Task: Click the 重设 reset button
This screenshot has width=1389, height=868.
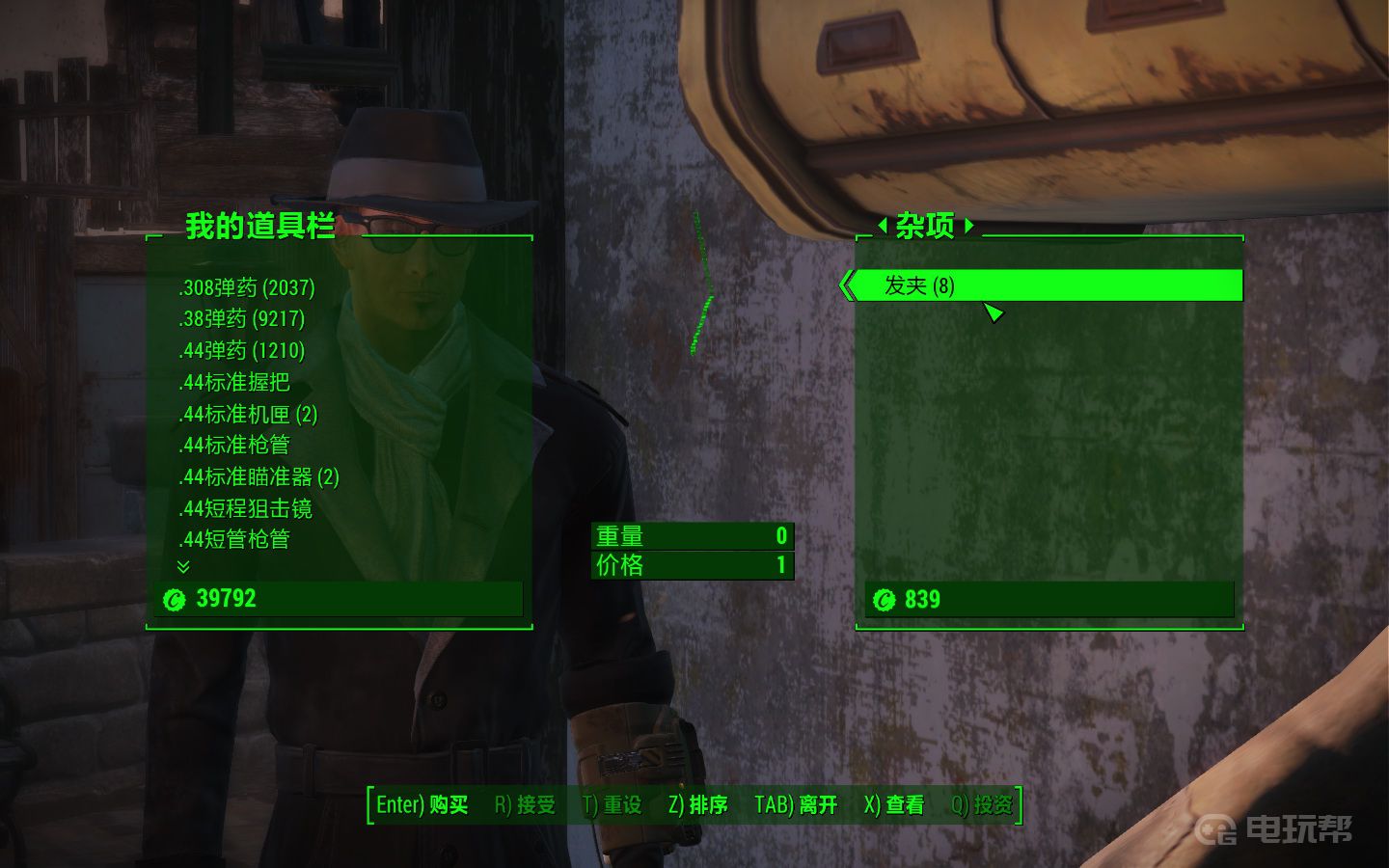Action: click(613, 805)
